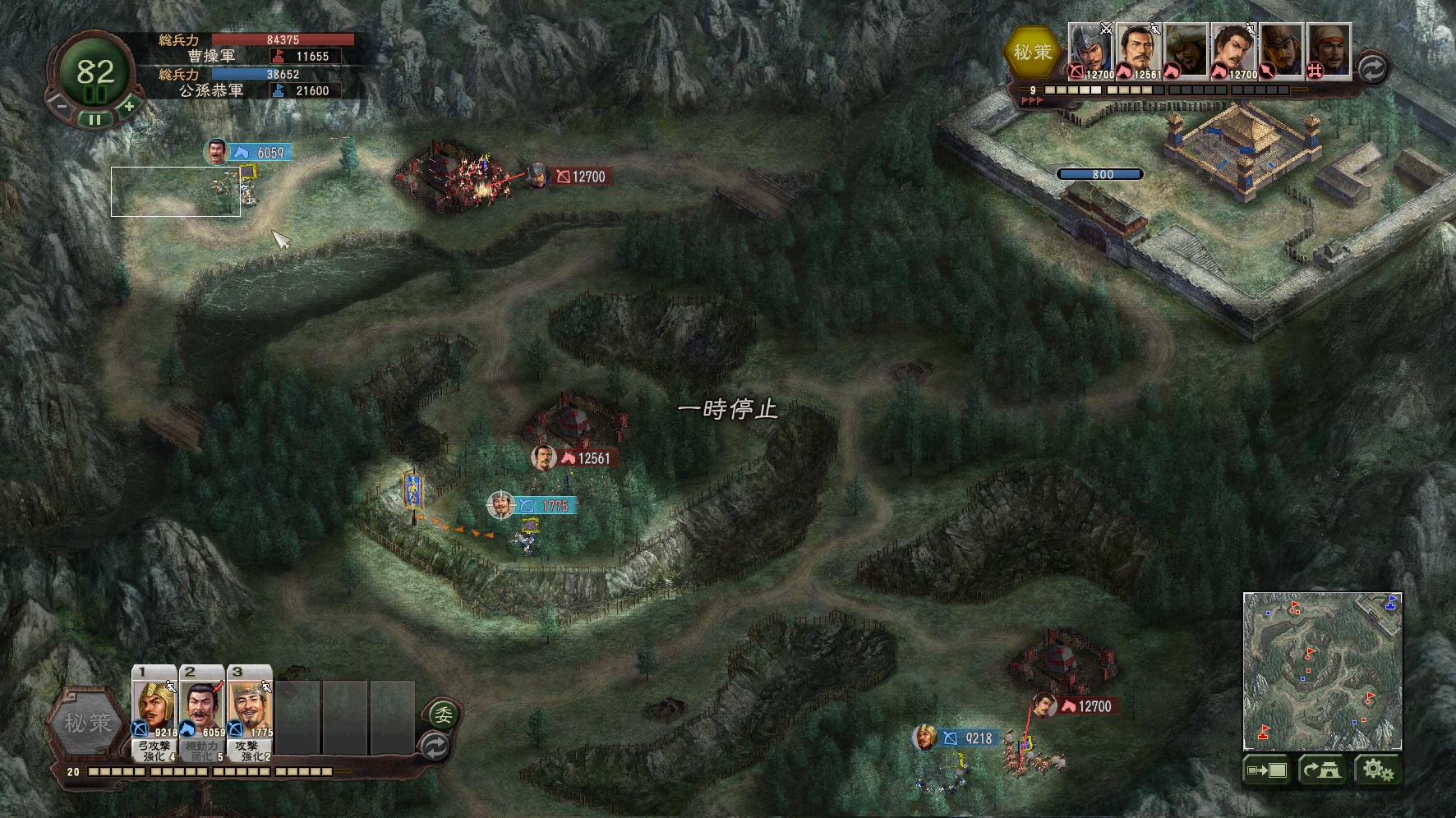Viewport: 1456px width, 818px height.
Task: Decrease battle speed with the minus button
Action: coord(61,105)
